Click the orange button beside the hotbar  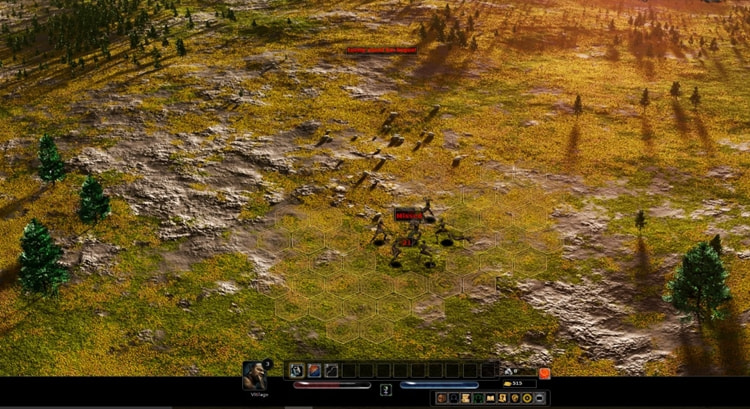[544, 373]
